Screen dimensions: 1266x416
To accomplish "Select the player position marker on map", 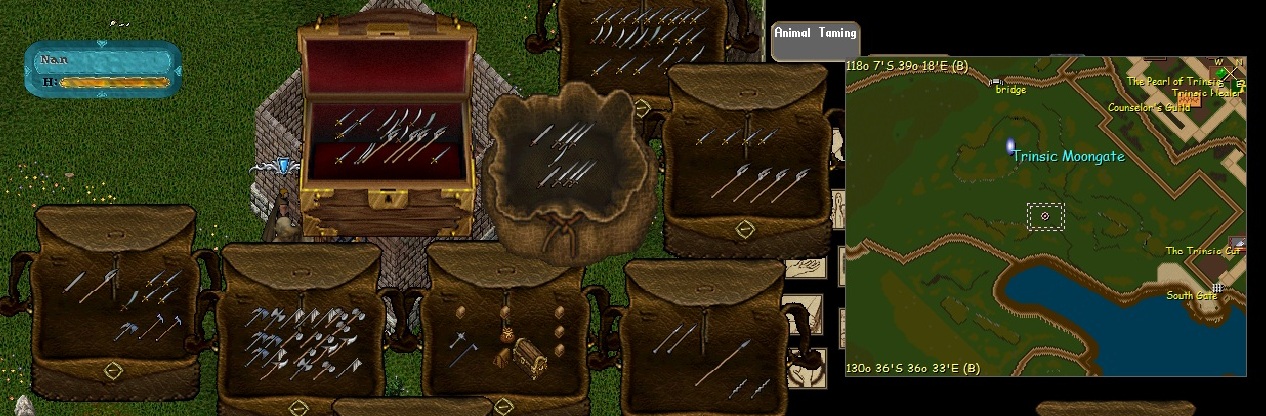I will pos(1045,215).
